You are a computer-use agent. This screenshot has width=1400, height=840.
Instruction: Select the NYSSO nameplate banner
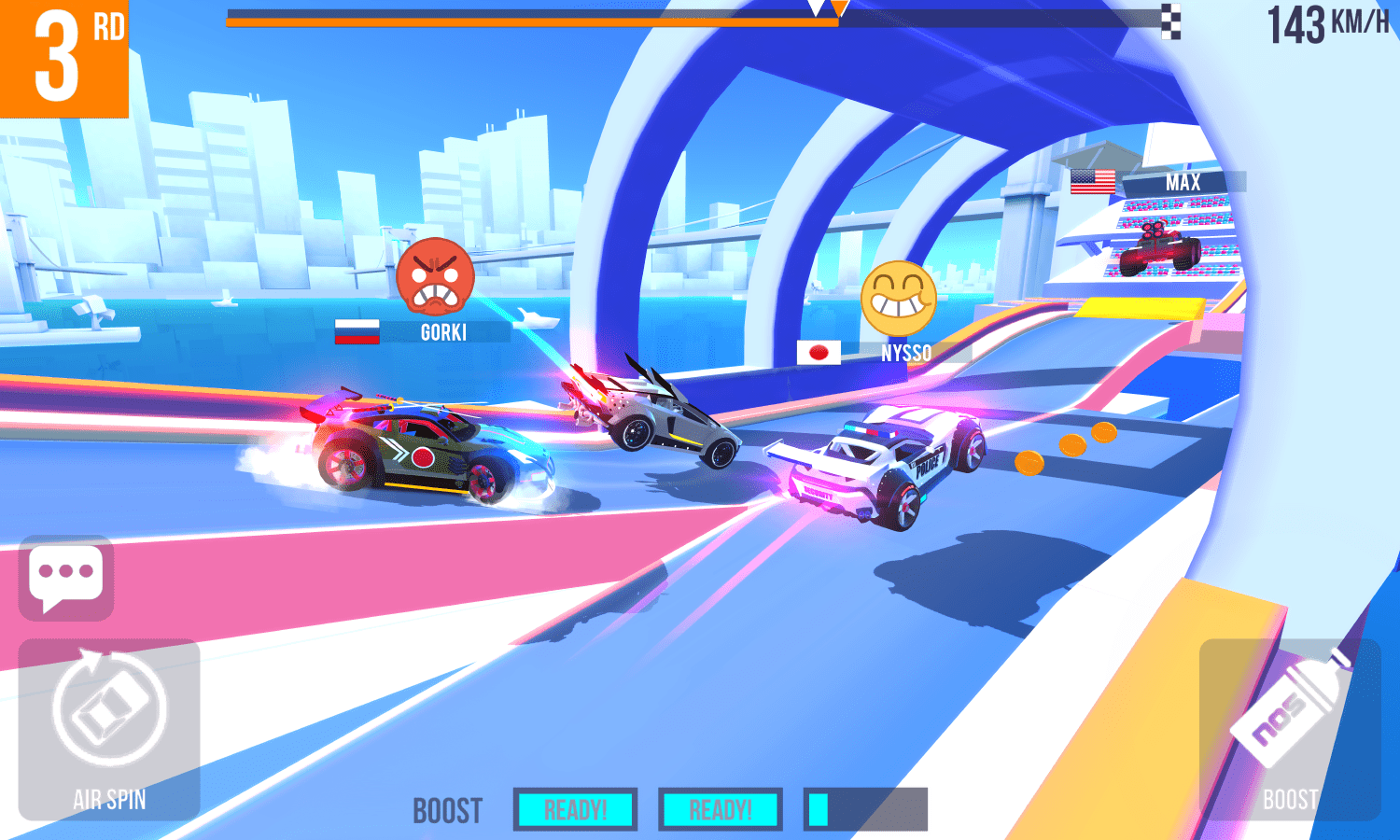coord(907,352)
